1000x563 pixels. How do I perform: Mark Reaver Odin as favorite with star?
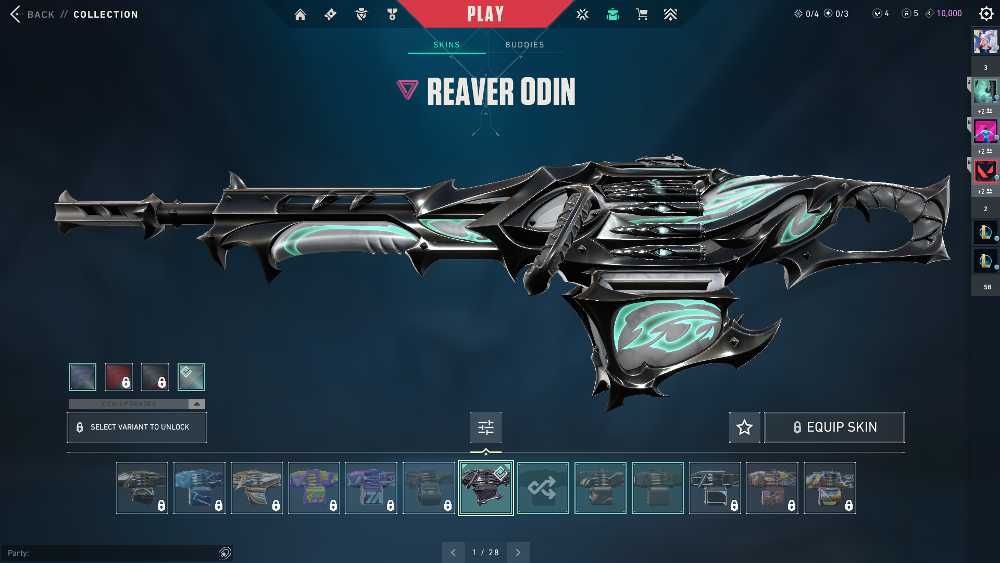[744, 427]
